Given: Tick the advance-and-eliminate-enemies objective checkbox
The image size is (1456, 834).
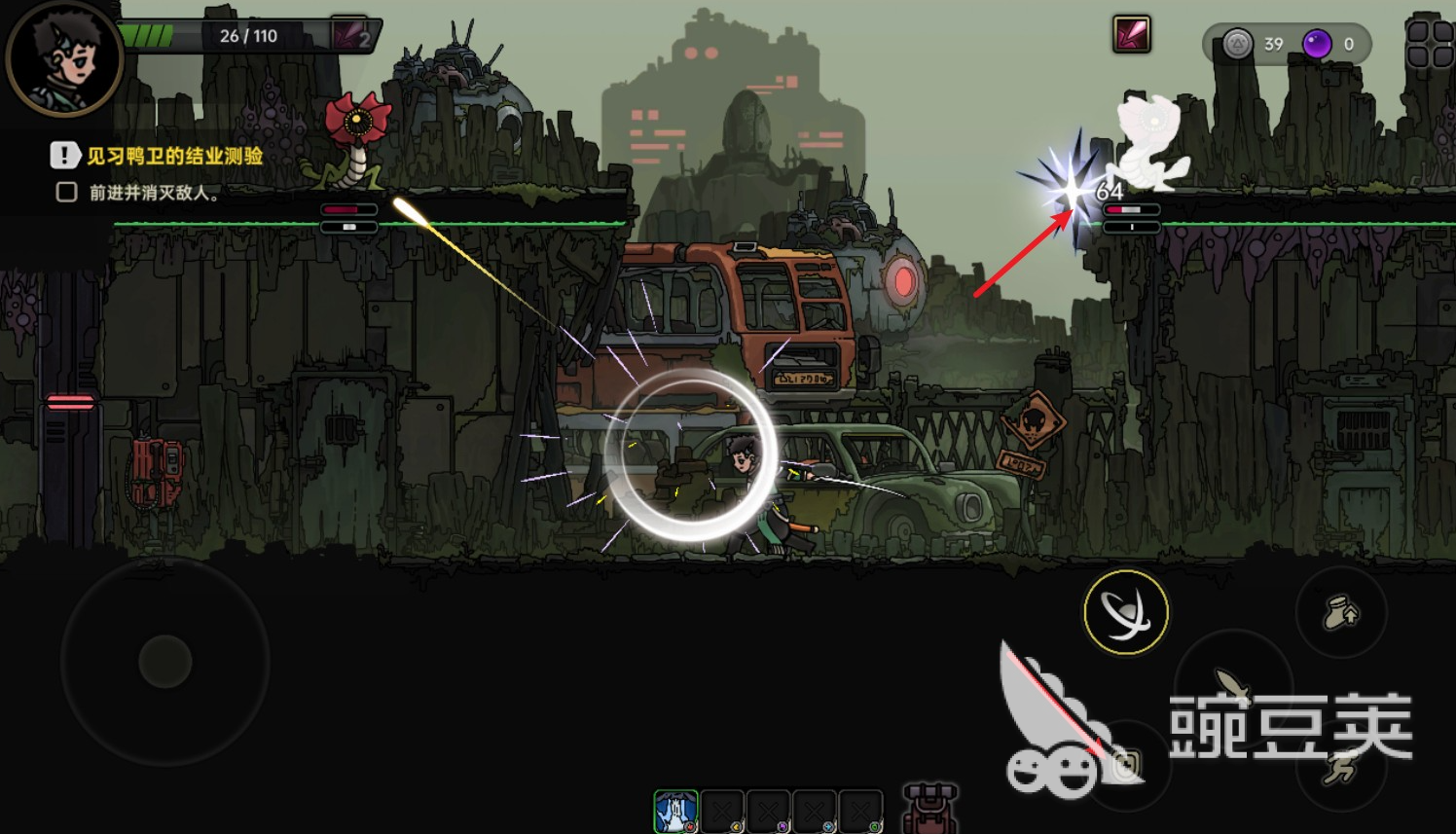Looking at the screenshot, I should pos(66,192).
